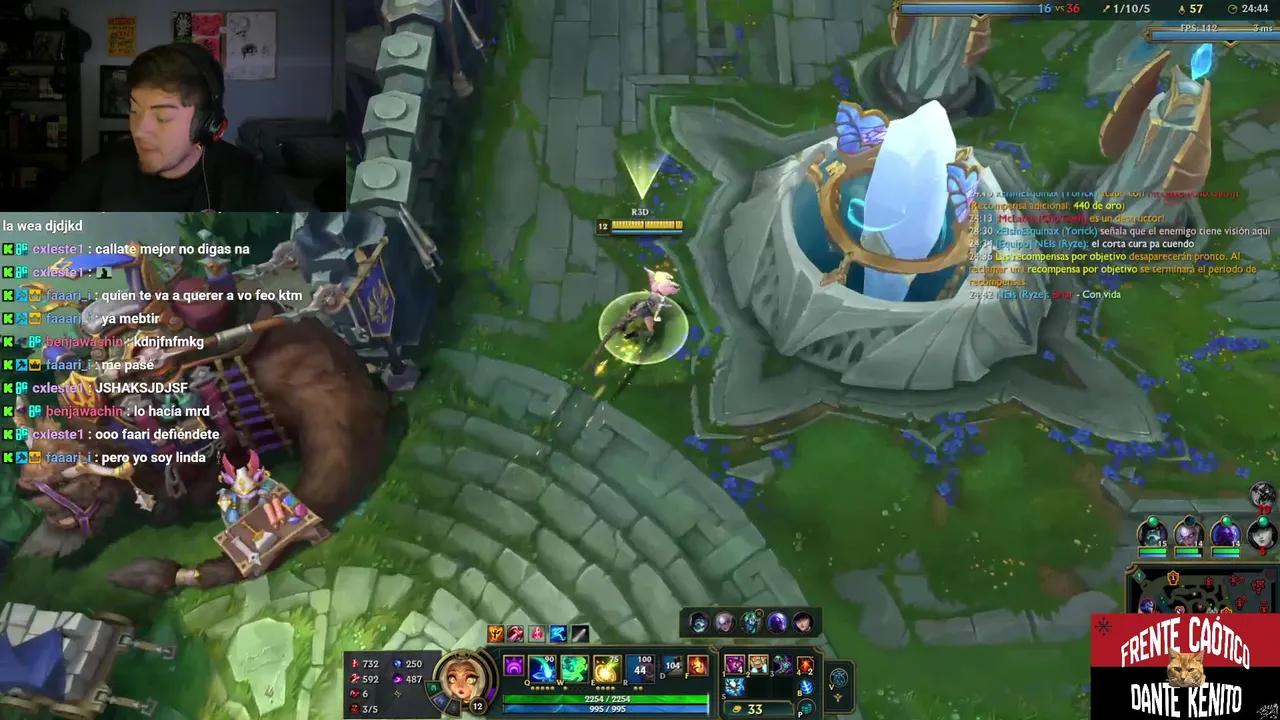The image size is (1280, 720).
Task: Select Neeko's Q ability icon
Action: 541,669
